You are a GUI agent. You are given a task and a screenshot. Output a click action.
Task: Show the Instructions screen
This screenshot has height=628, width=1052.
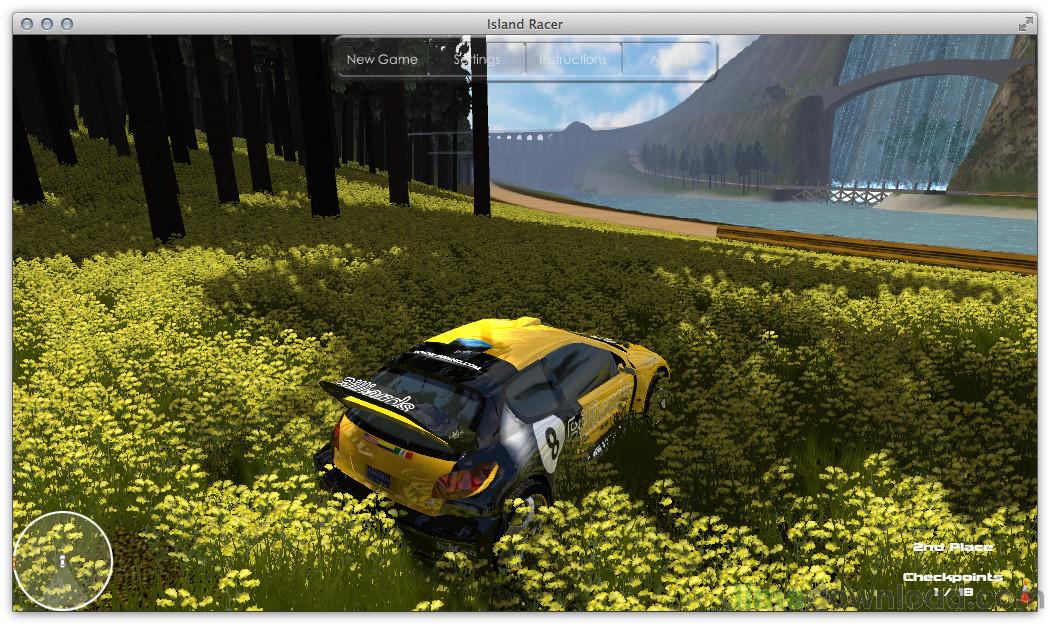[573, 59]
